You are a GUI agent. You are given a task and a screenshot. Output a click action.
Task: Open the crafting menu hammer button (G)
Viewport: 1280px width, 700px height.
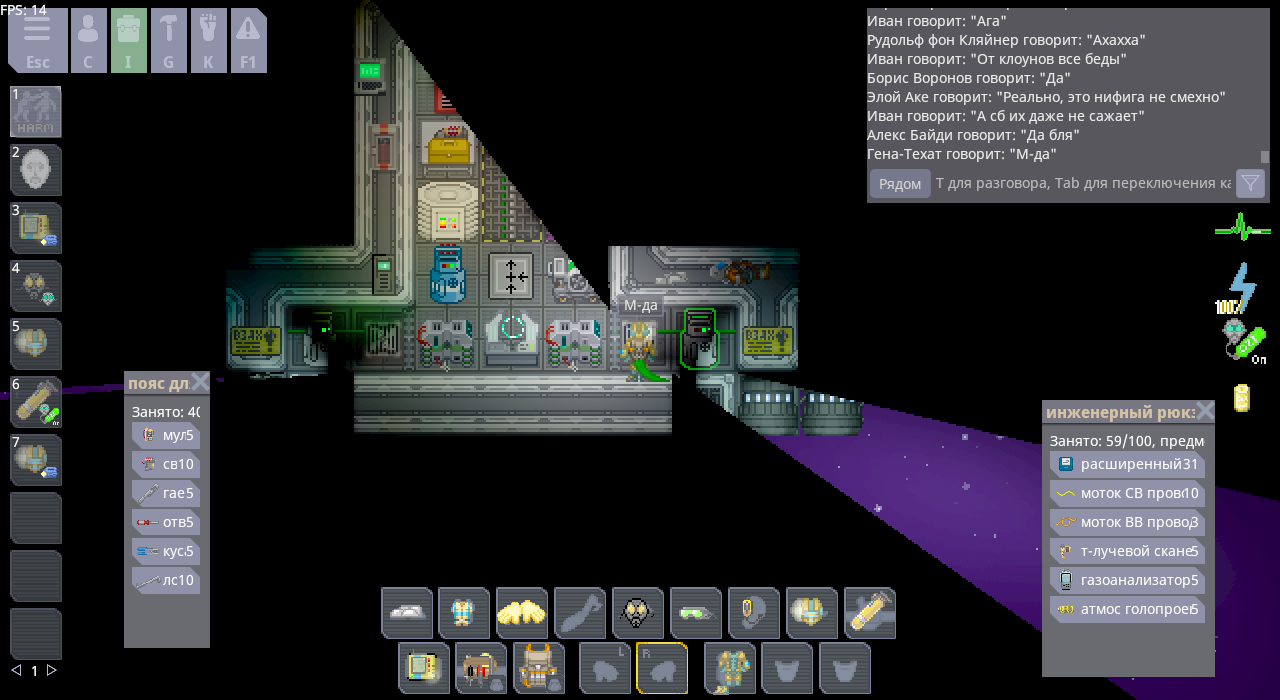pos(169,41)
